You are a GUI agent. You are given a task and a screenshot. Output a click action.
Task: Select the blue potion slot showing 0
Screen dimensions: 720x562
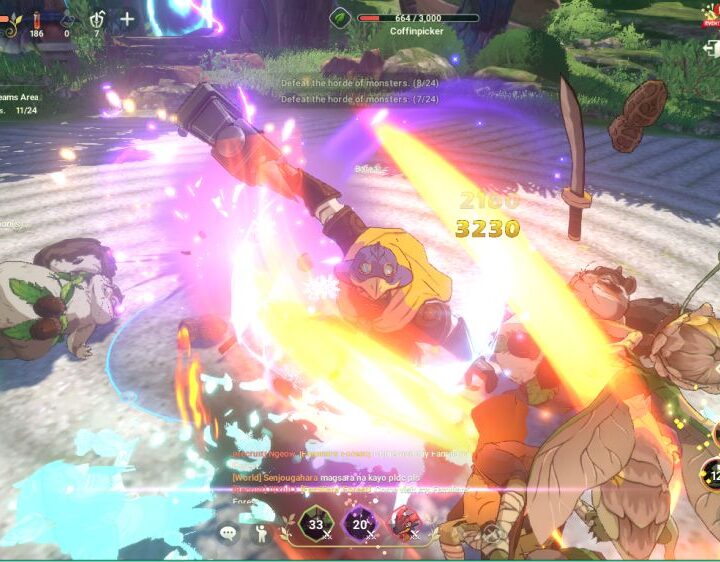[x=67, y=19]
